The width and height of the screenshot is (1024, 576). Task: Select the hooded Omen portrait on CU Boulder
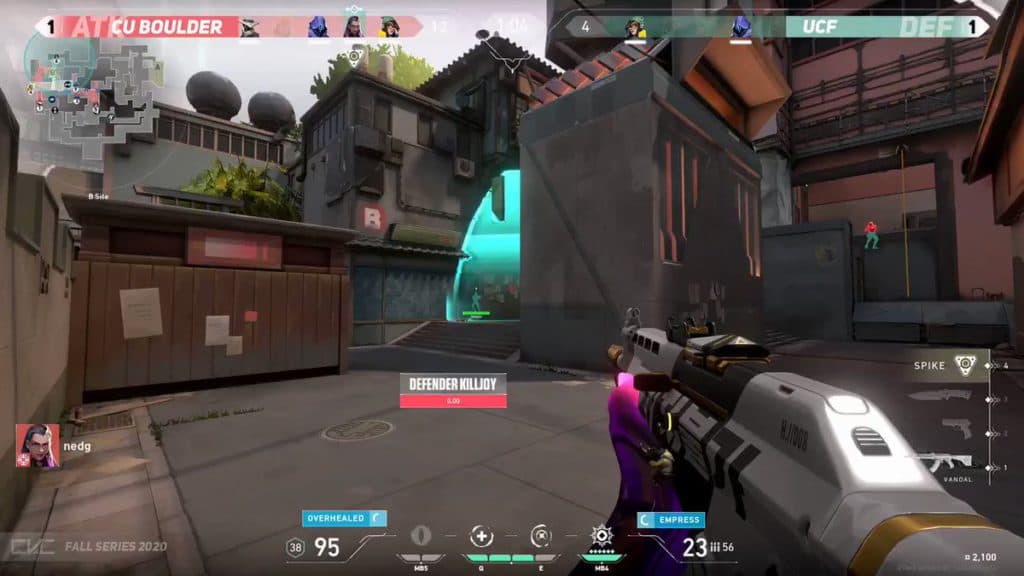pyautogui.click(x=318, y=27)
